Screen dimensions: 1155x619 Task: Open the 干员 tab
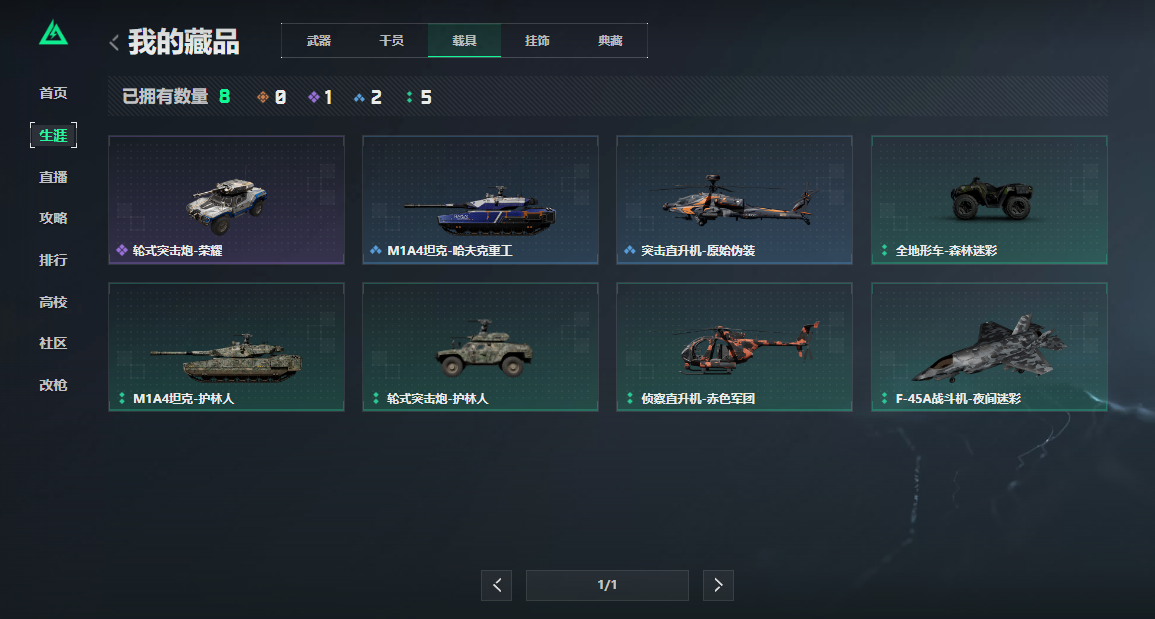(391, 41)
